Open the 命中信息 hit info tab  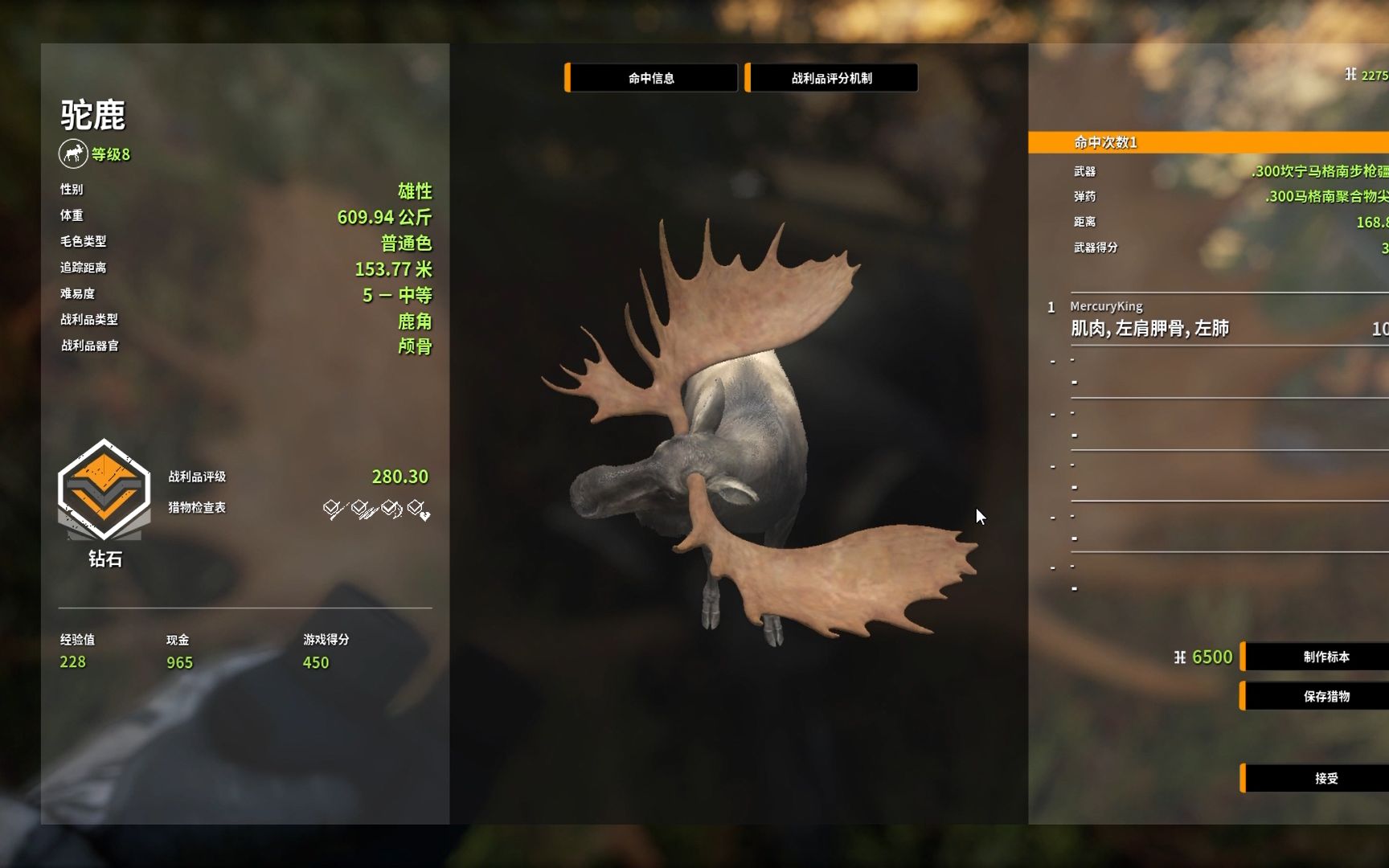[651, 78]
